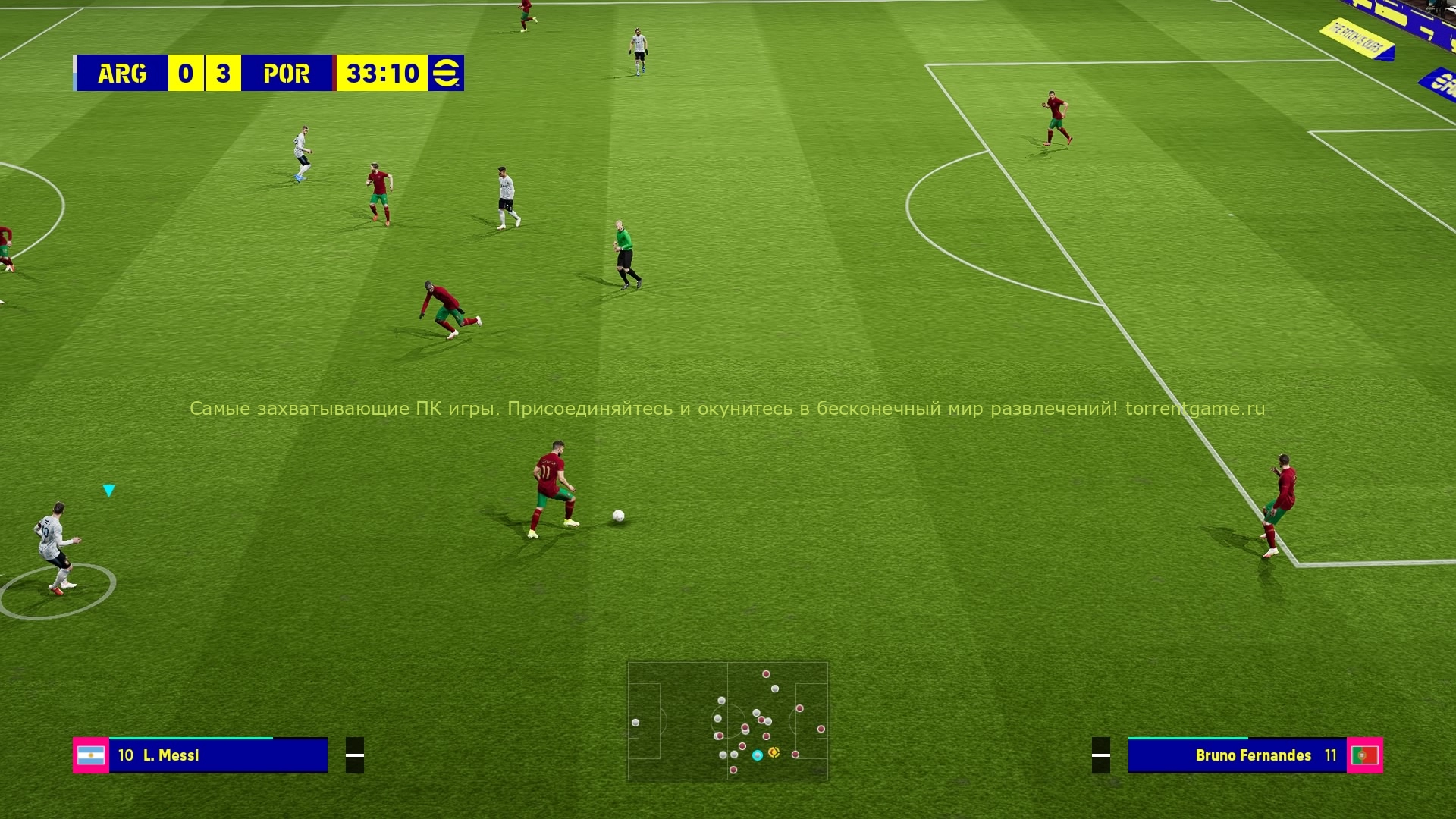Click the eFootball logo on the scoreboard
Viewport: 1456px width, 819px height.
pos(445,74)
